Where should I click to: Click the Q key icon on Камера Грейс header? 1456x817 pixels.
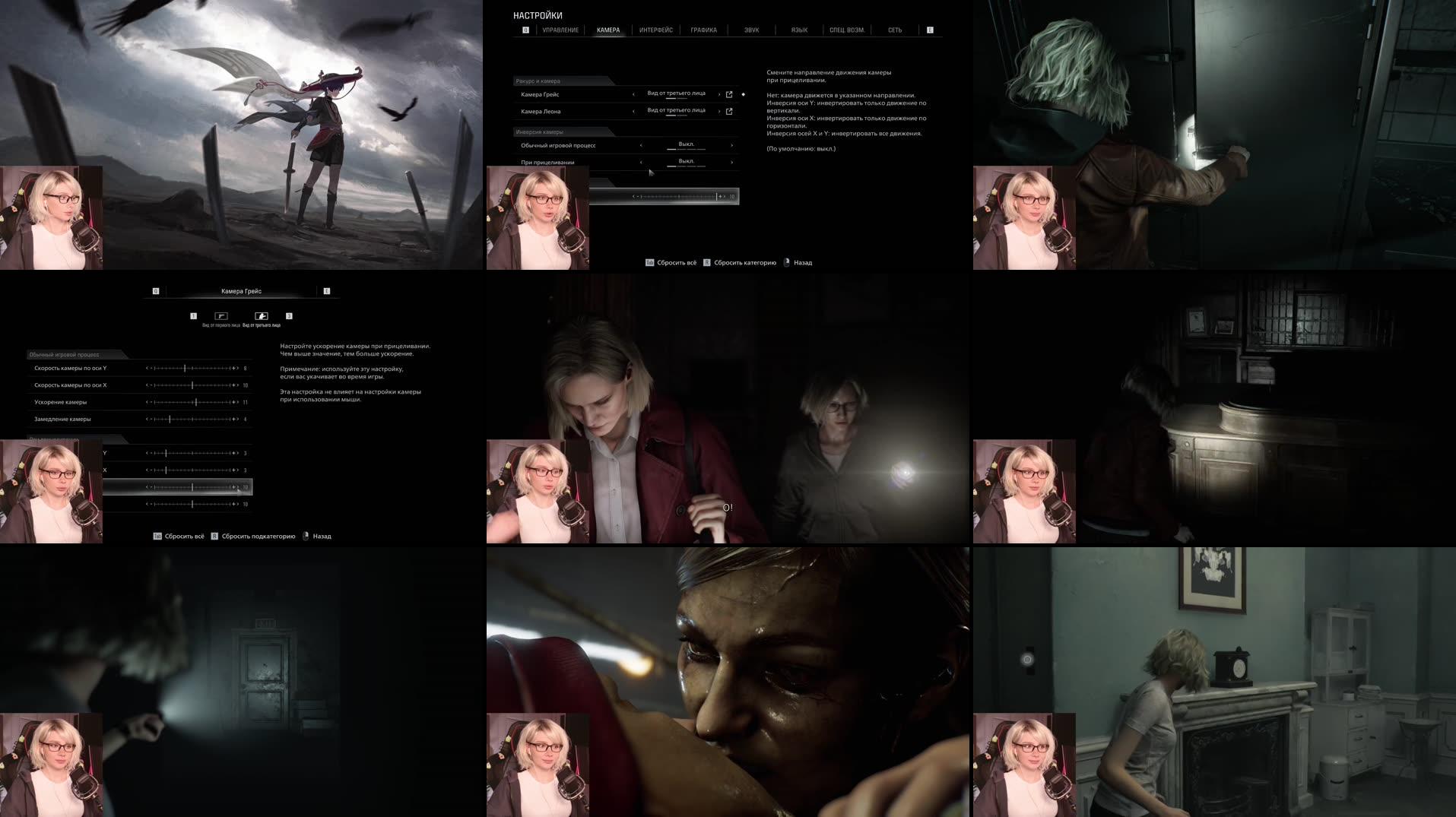click(155, 290)
